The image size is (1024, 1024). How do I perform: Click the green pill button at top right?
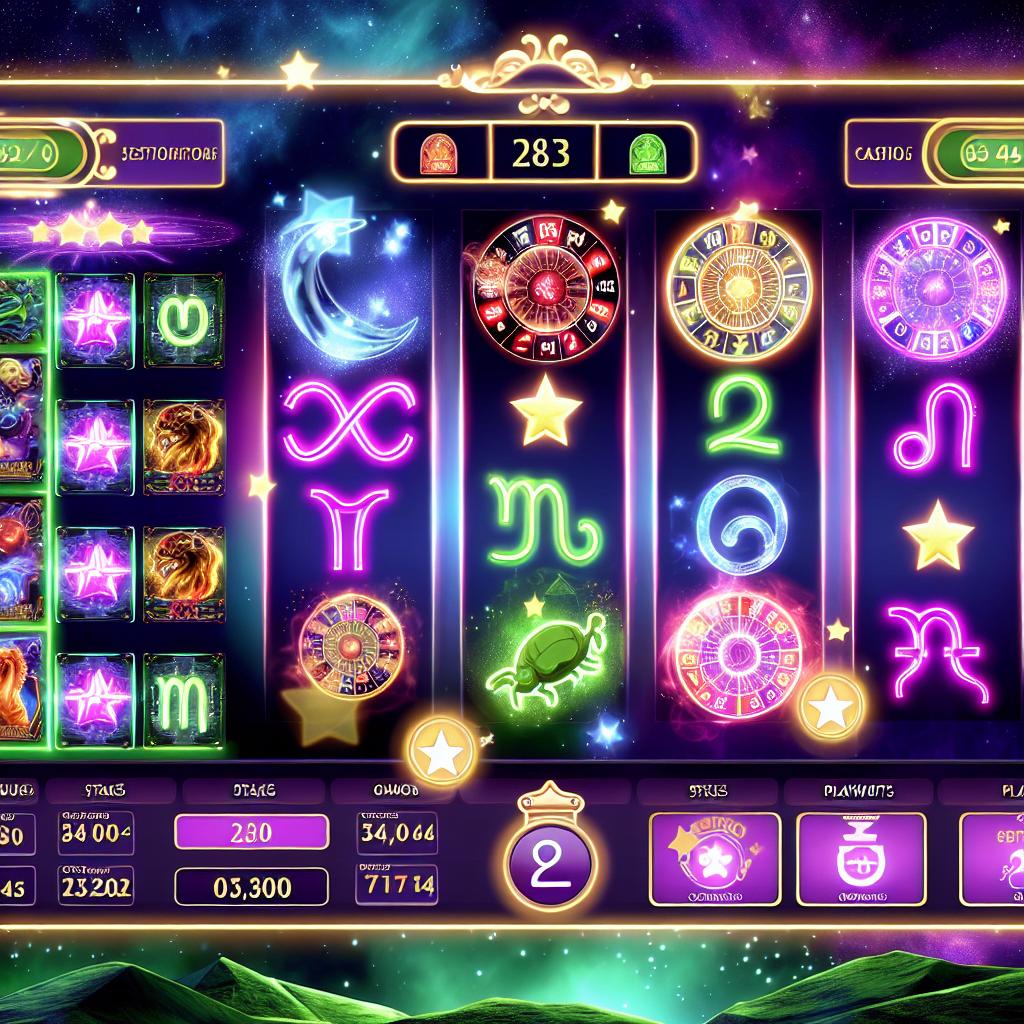coord(974,153)
